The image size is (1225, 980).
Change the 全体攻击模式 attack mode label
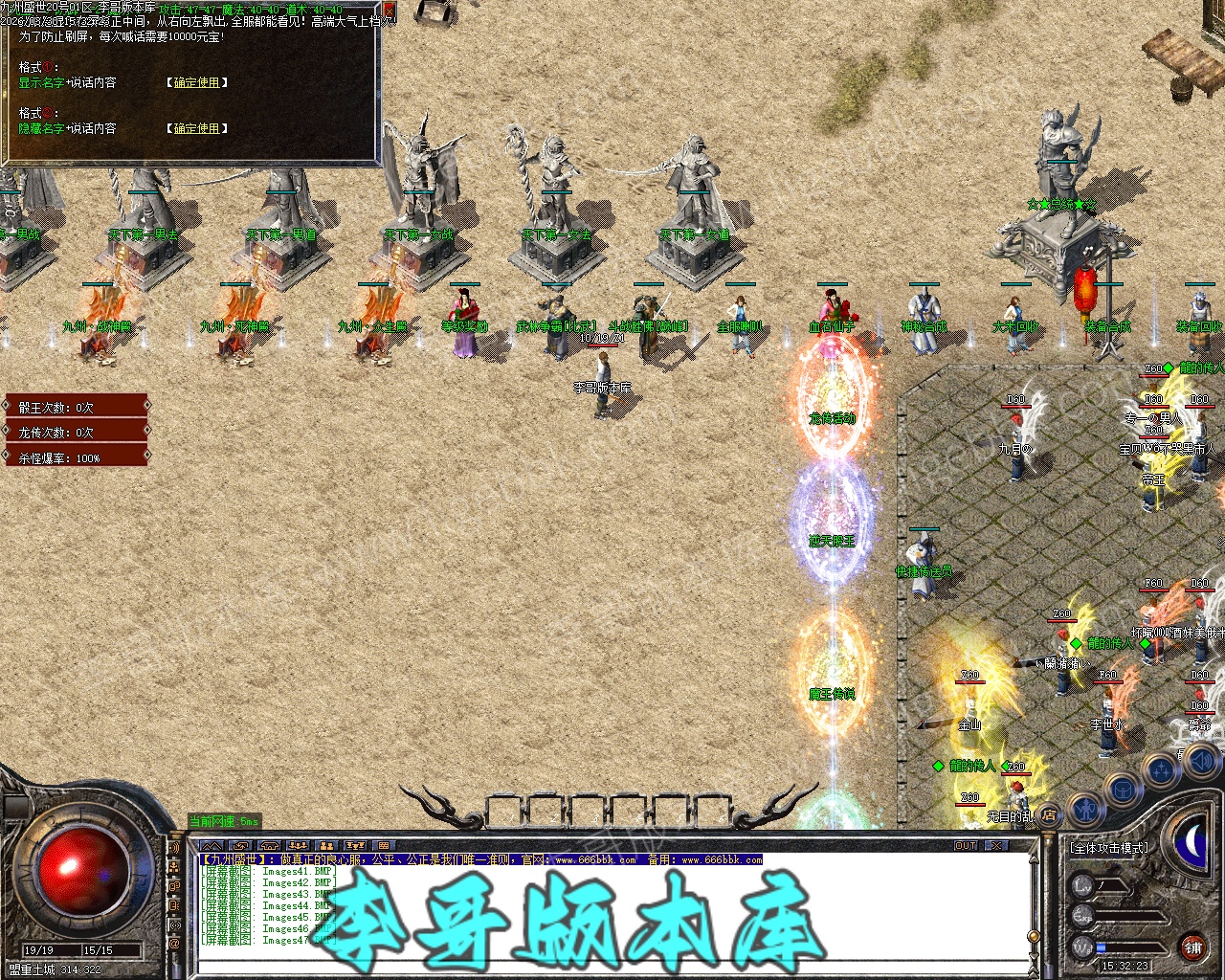point(1109,848)
